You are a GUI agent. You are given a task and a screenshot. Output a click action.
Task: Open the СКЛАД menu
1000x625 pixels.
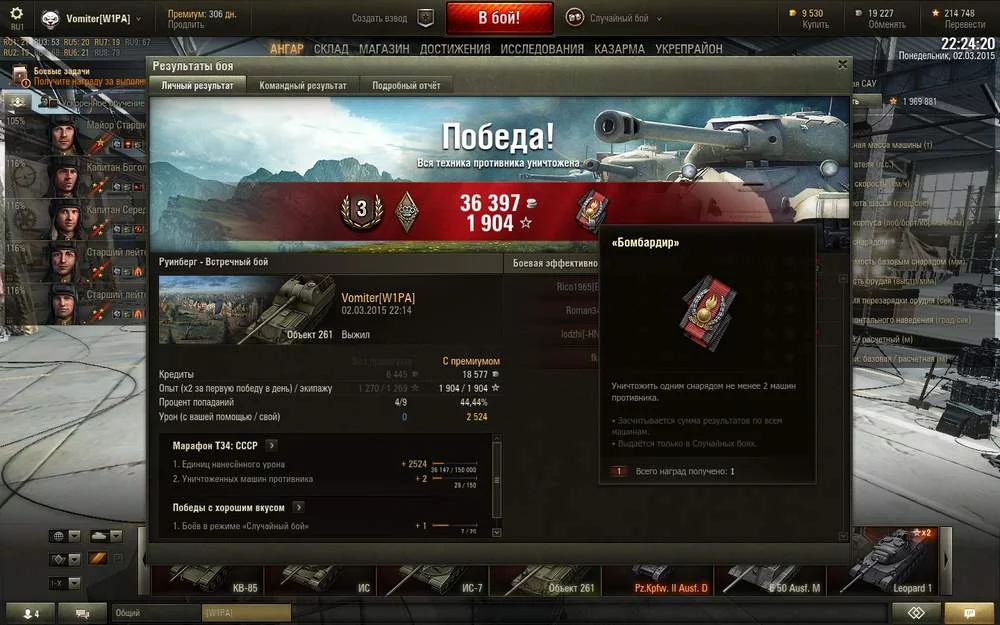click(331, 49)
